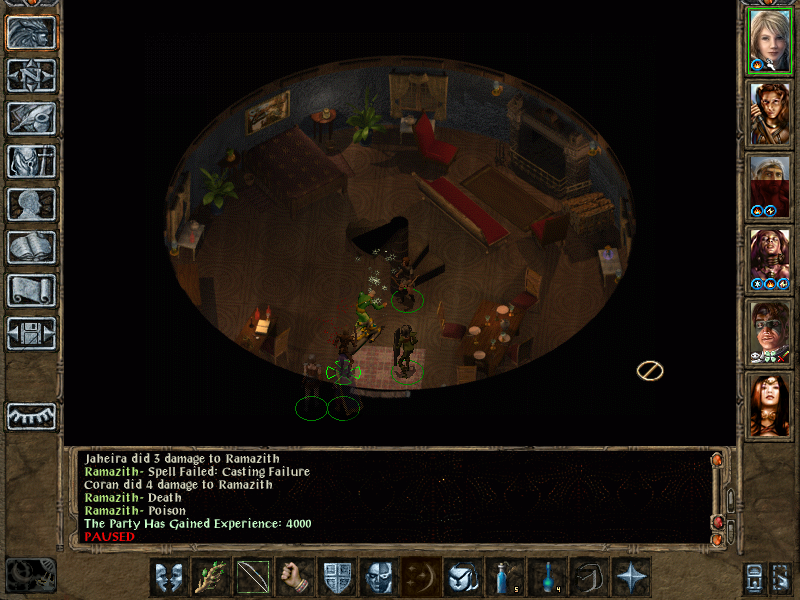Select the red-haired bottom portrait

[x=769, y=405]
